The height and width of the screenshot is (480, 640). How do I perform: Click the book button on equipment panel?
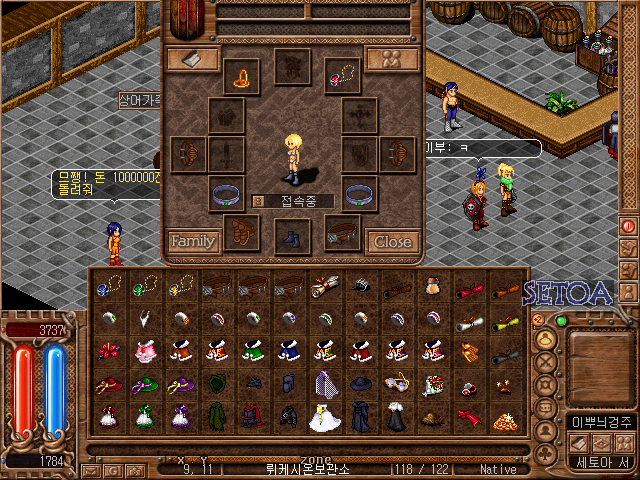(x=193, y=60)
